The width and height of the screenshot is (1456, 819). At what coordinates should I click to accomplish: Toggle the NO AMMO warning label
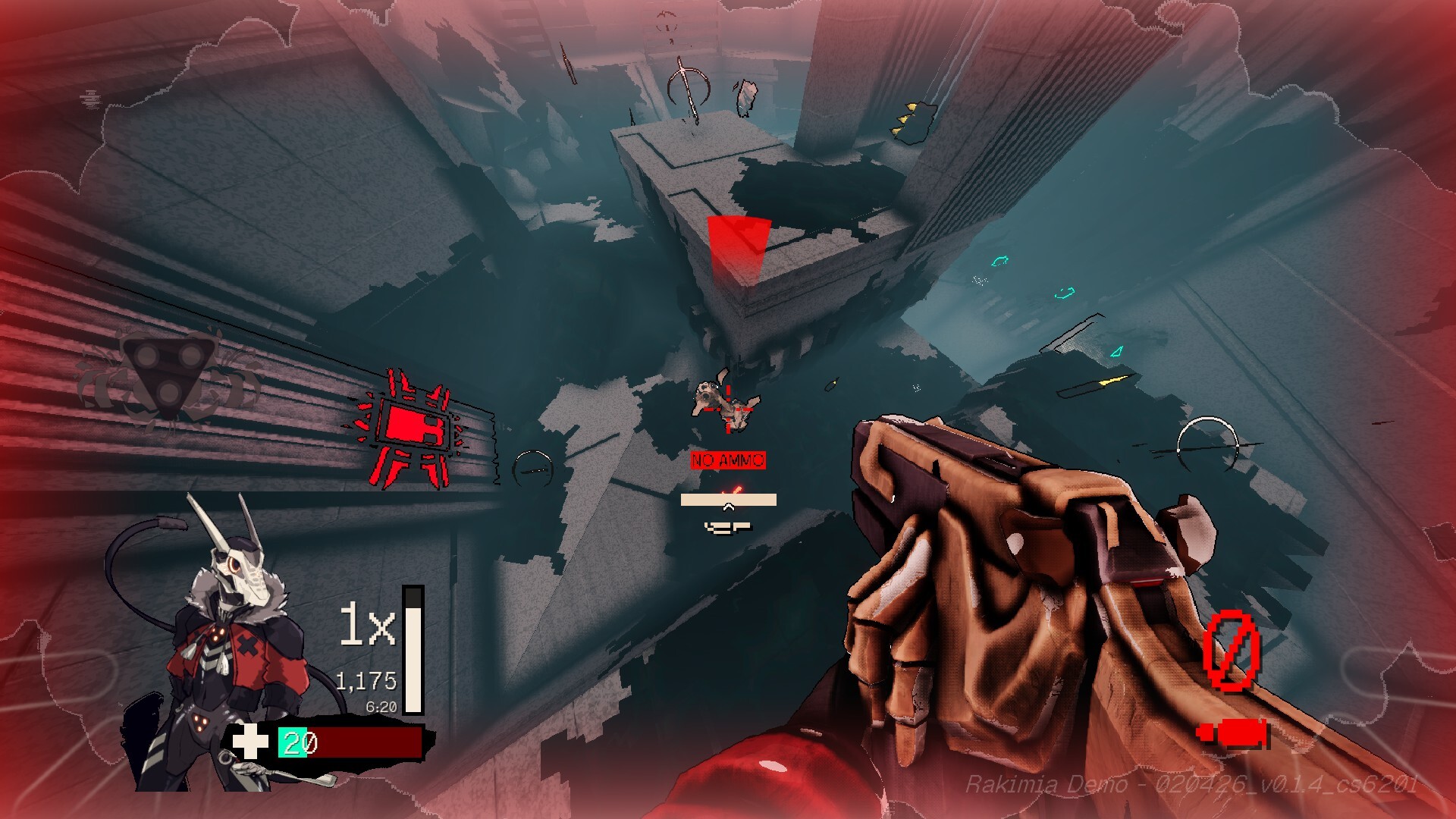pyautogui.click(x=726, y=459)
